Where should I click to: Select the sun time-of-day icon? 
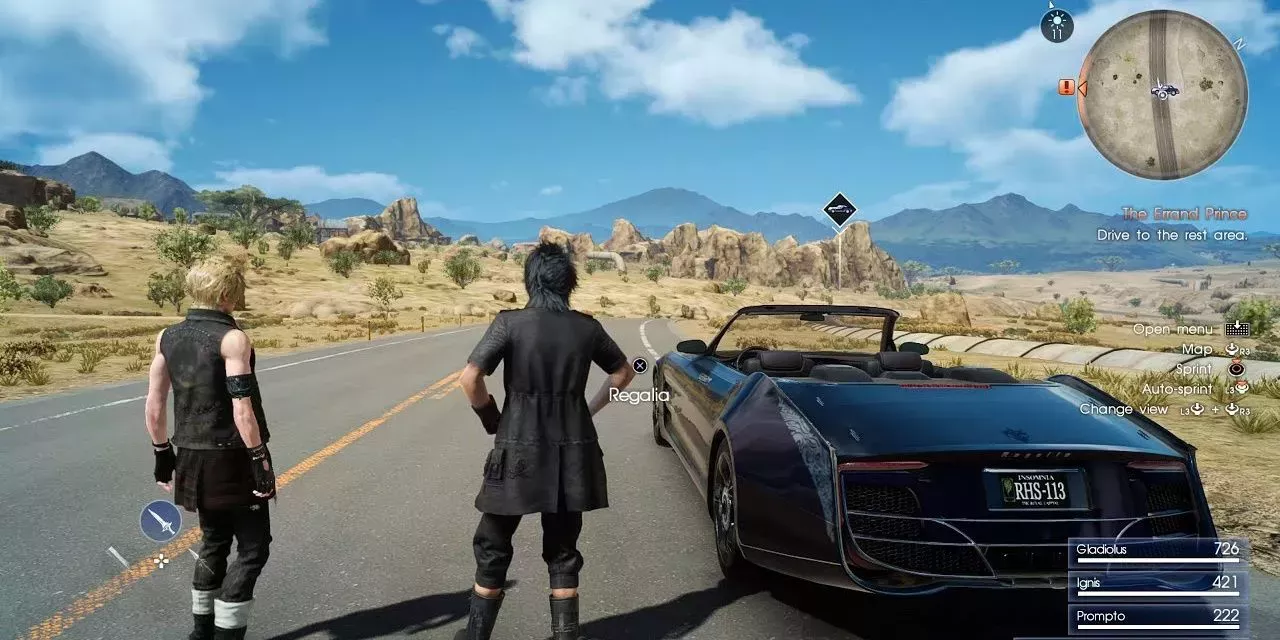(1057, 25)
